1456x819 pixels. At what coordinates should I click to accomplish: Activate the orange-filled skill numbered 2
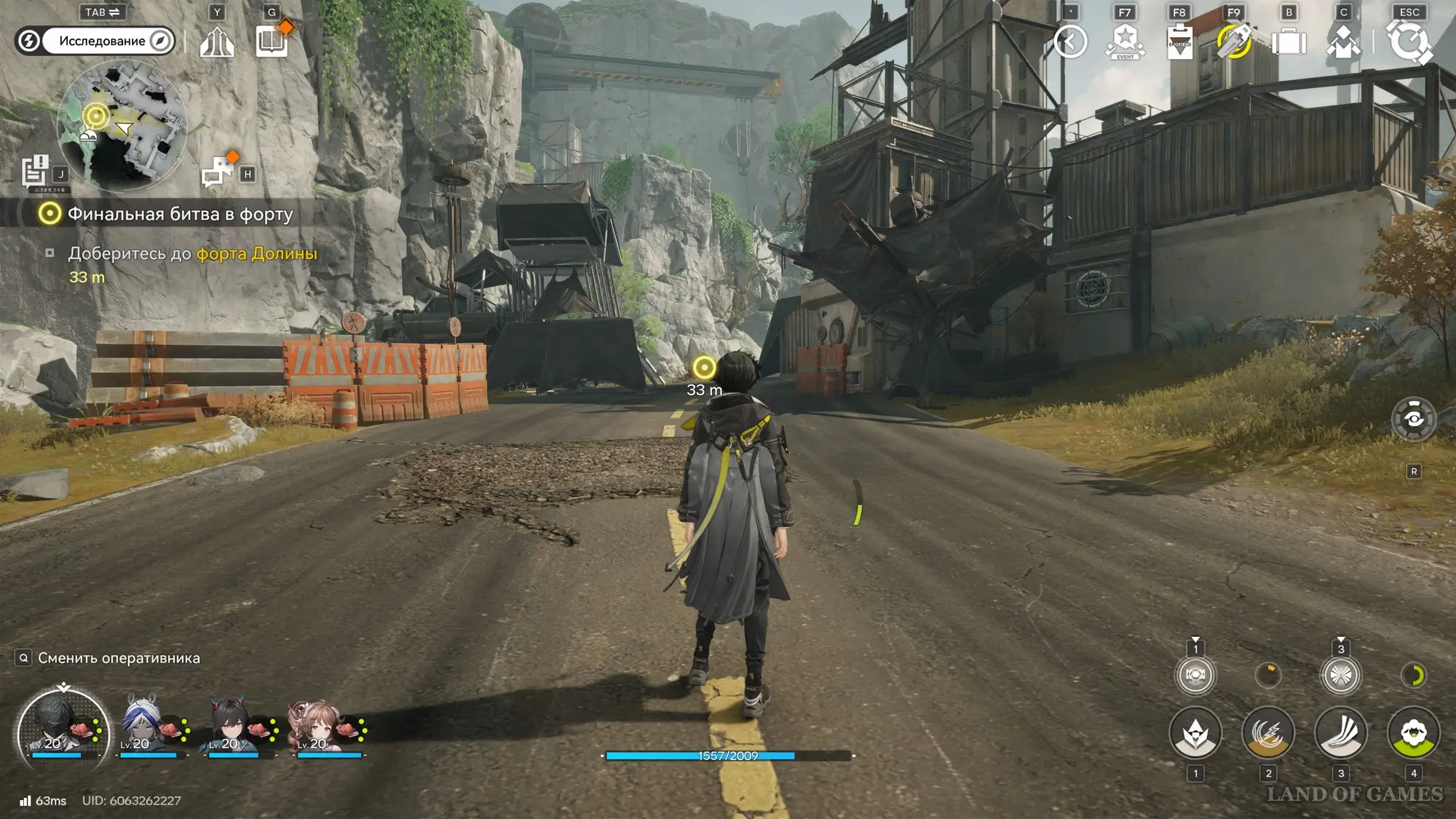[x=1267, y=733]
